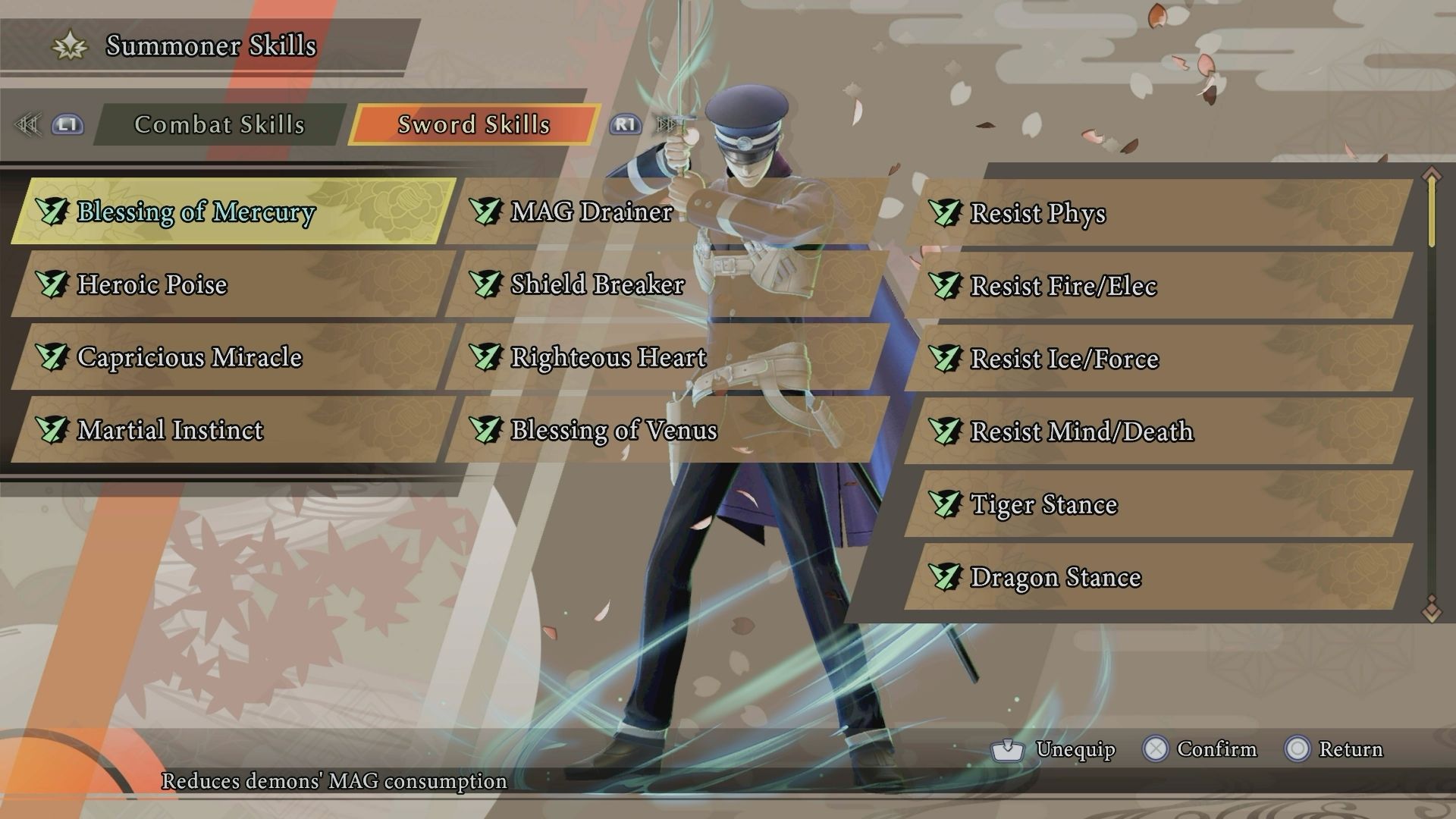Click Unequip with the touchpad icon
Viewport: 1456px width, 819px height.
tap(1060, 749)
